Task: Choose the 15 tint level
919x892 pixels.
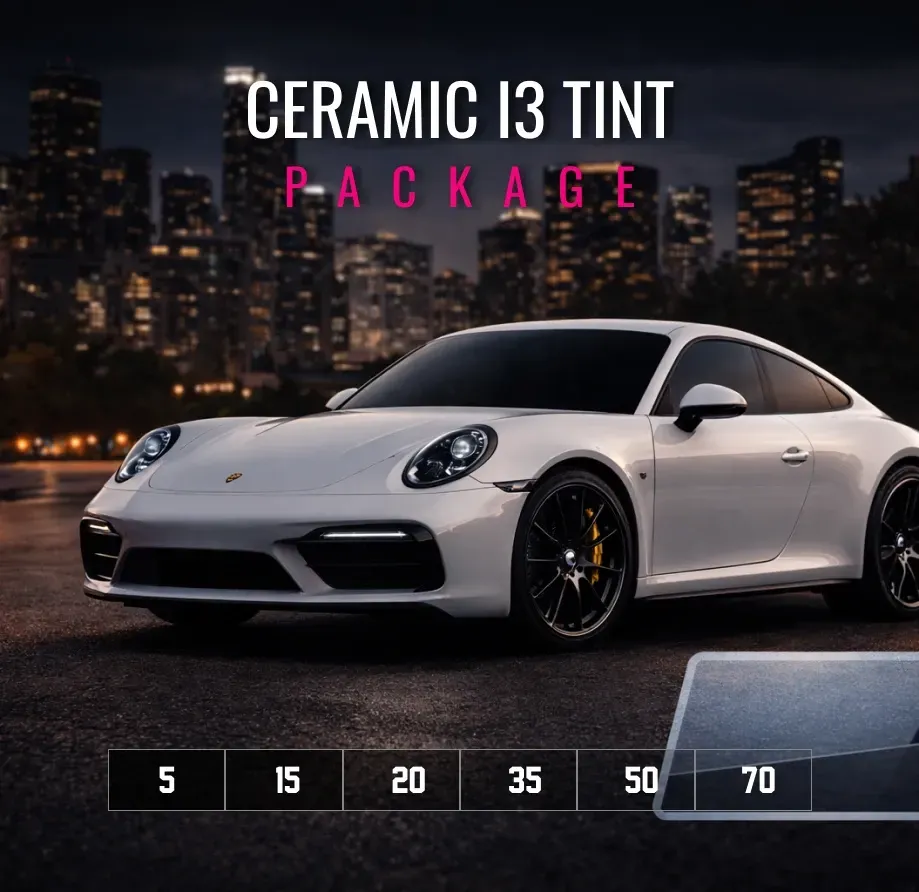Action: (285, 780)
